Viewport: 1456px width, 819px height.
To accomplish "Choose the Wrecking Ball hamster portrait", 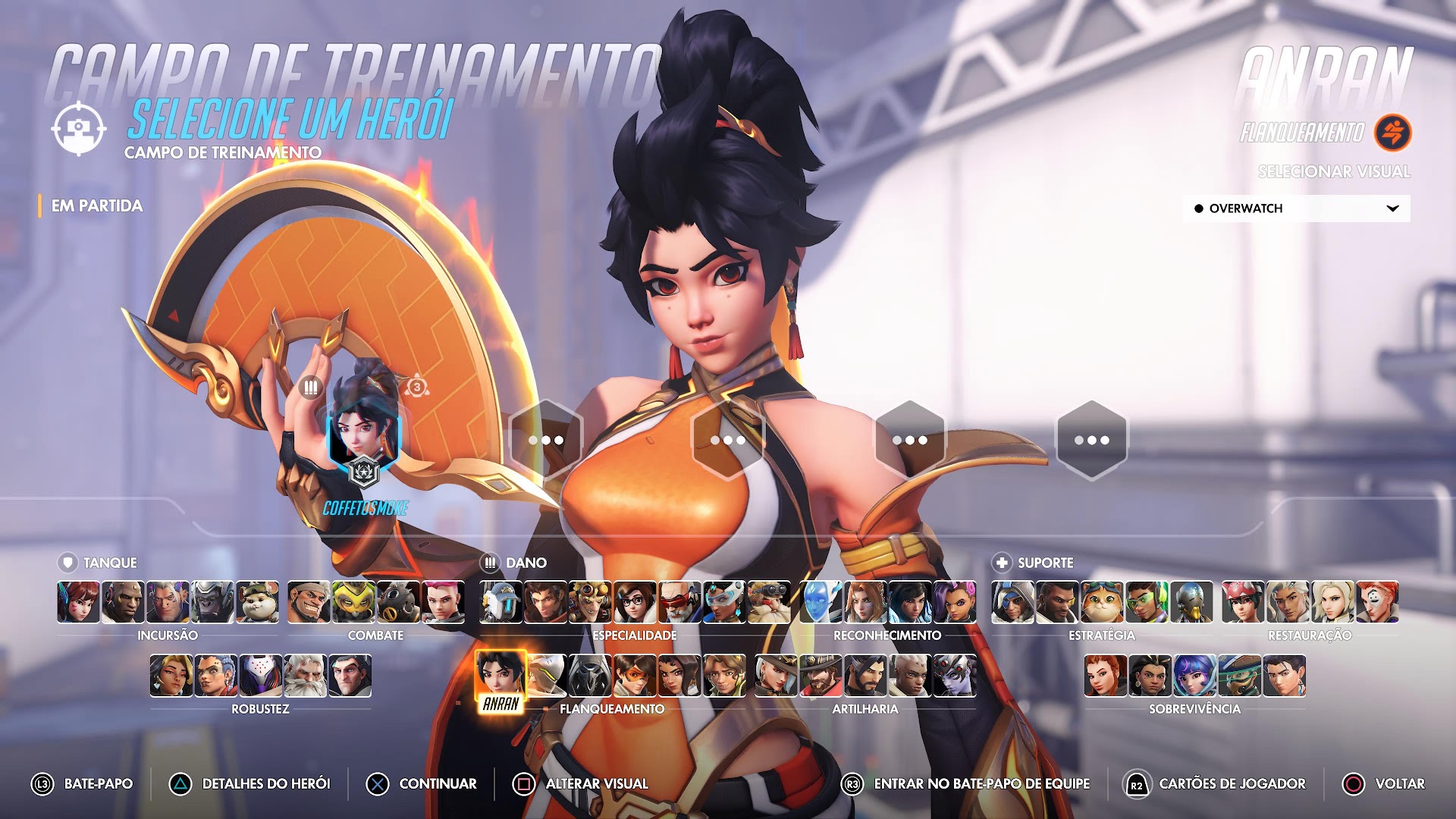I will (x=257, y=602).
